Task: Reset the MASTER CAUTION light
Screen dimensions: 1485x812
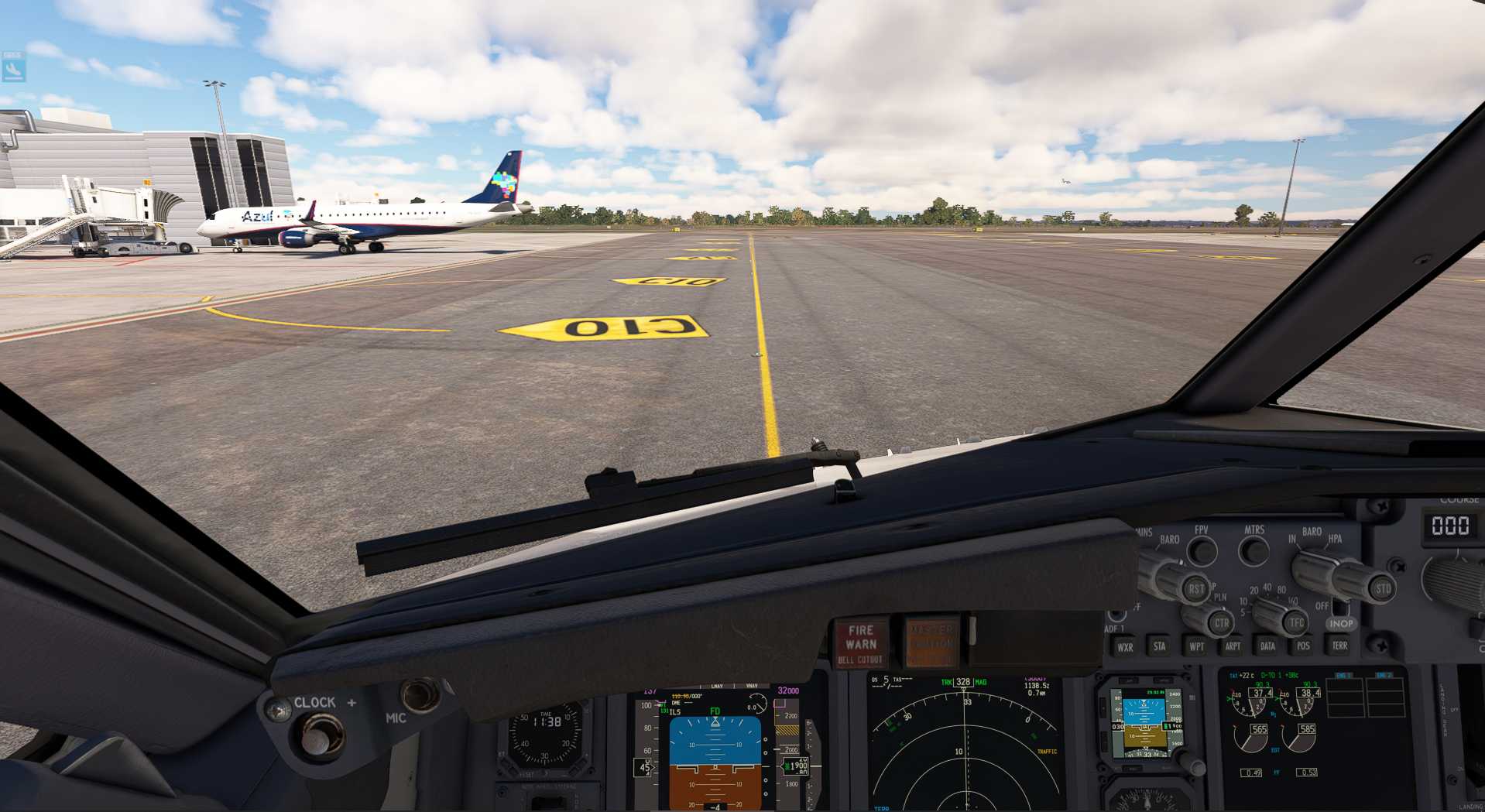Action: [x=931, y=643]
